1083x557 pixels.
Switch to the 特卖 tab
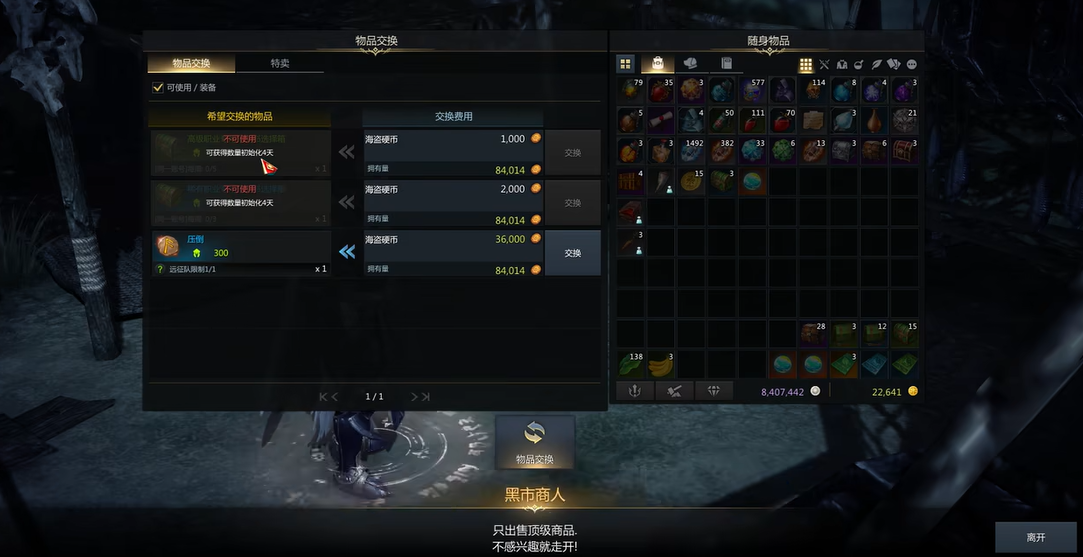click(x=280, y=64)
